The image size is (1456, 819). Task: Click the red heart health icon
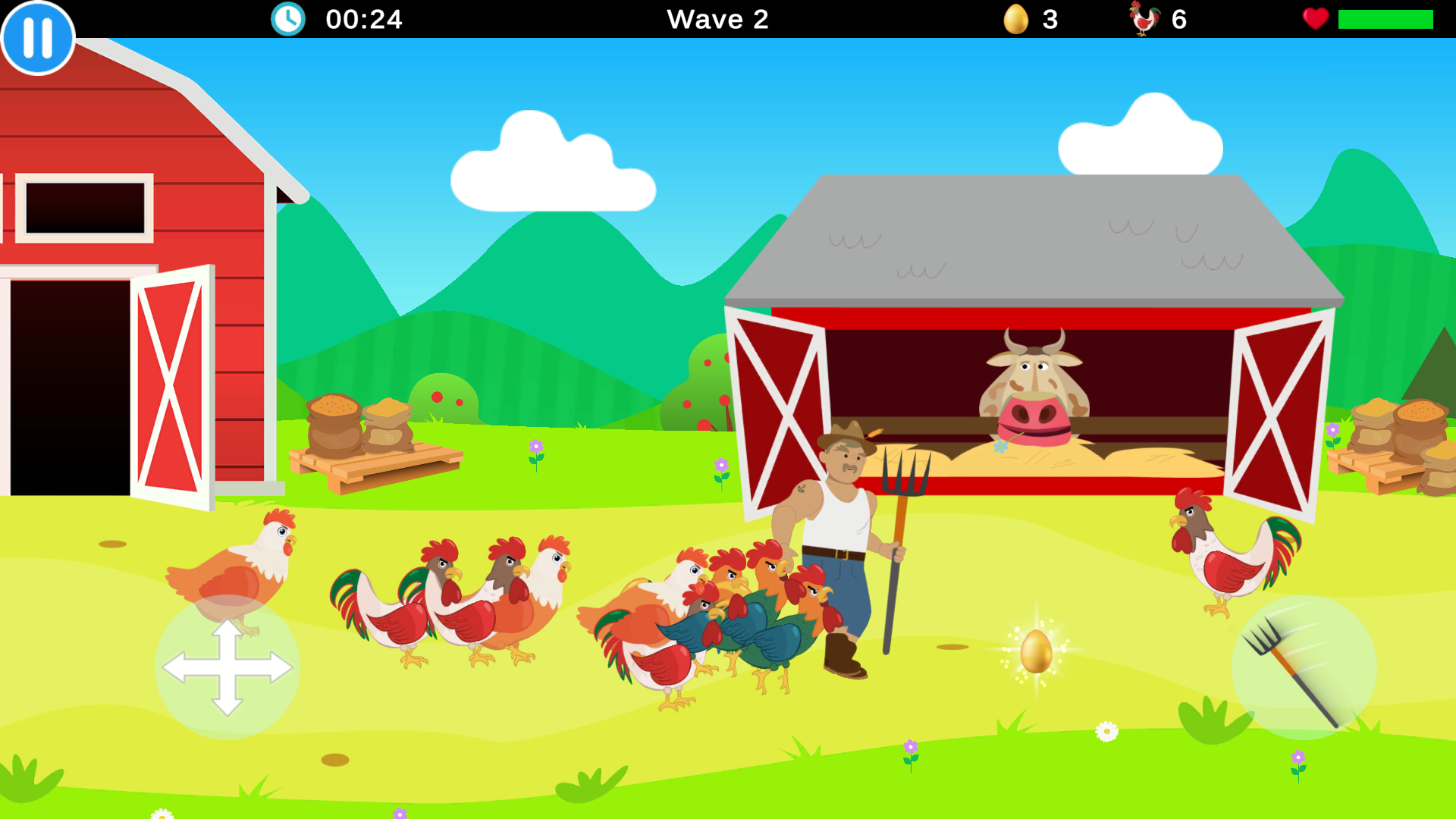tap(1314, 19)
